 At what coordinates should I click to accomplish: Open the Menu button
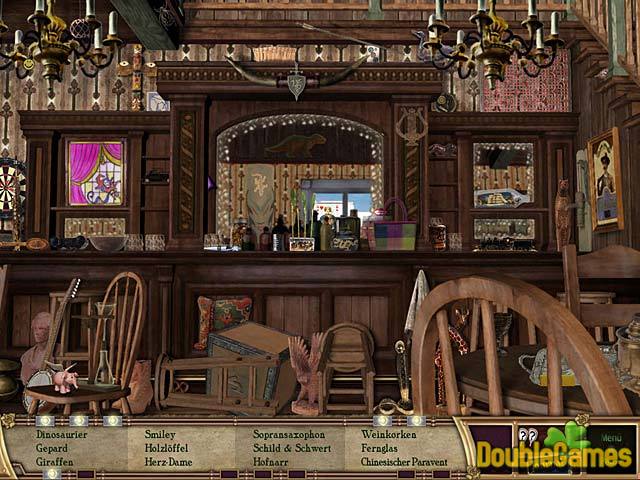610,436
